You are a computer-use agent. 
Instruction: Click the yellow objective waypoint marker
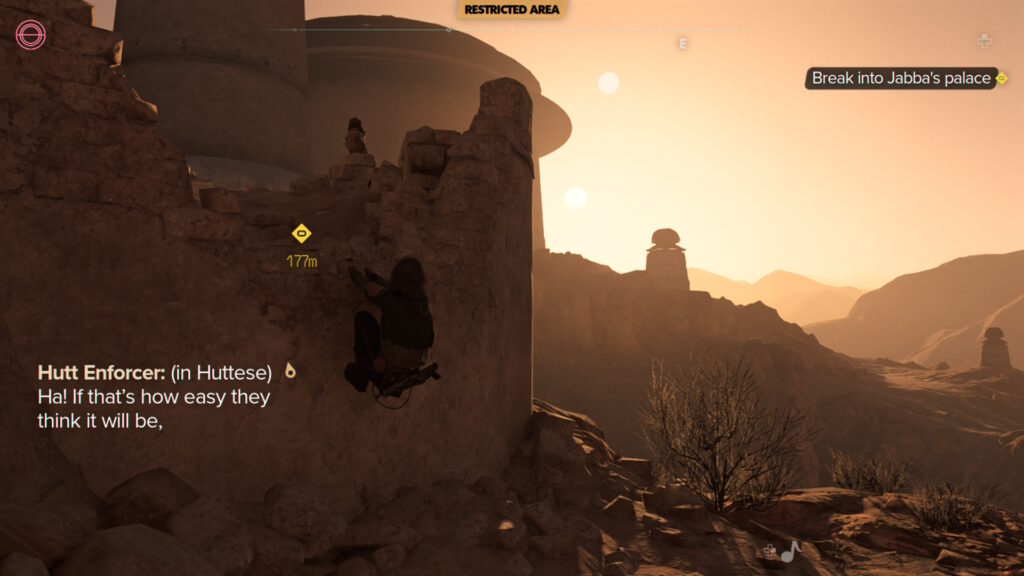tap(301, 234)
